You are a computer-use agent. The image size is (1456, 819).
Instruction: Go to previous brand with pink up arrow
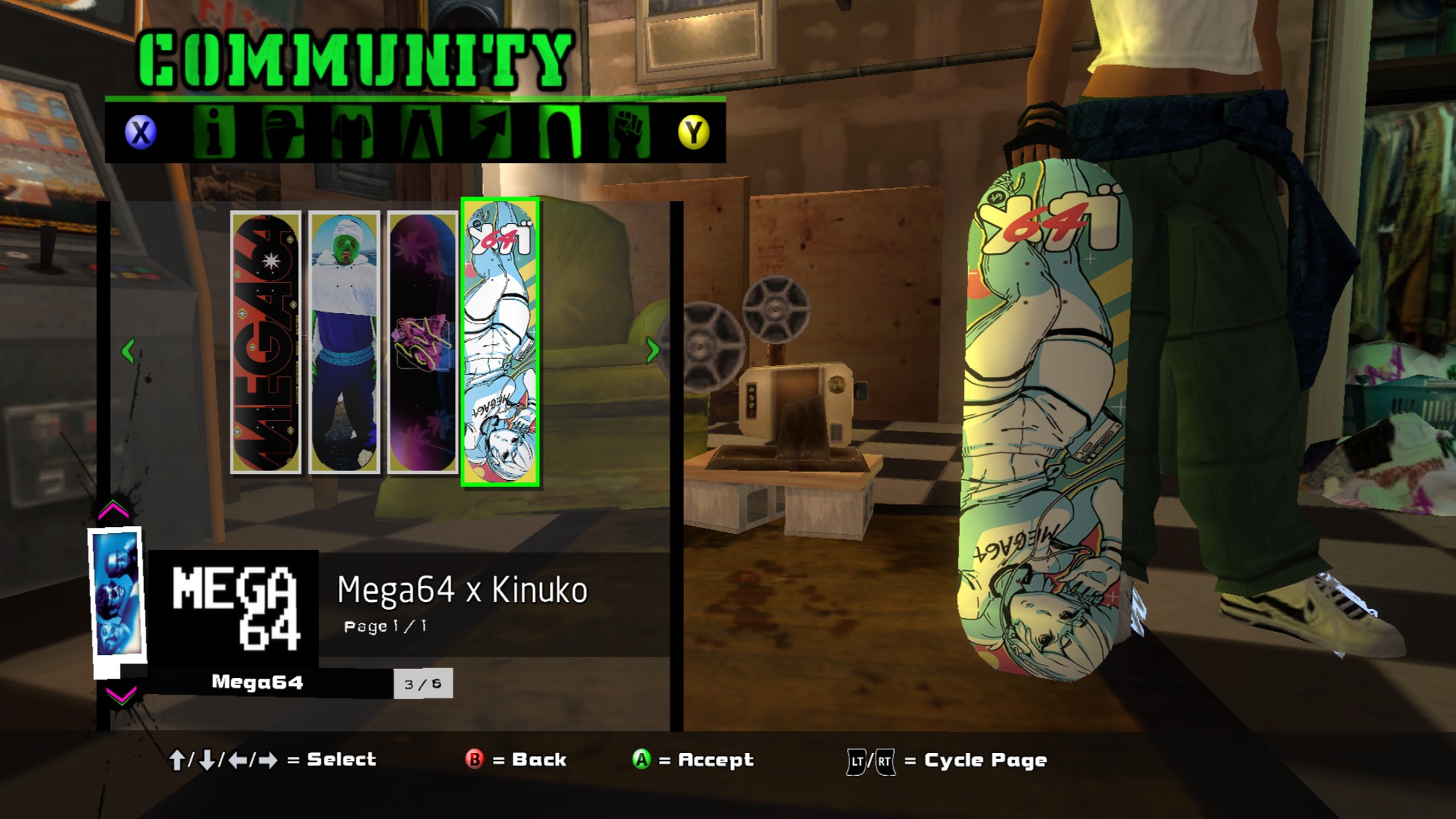114,510
